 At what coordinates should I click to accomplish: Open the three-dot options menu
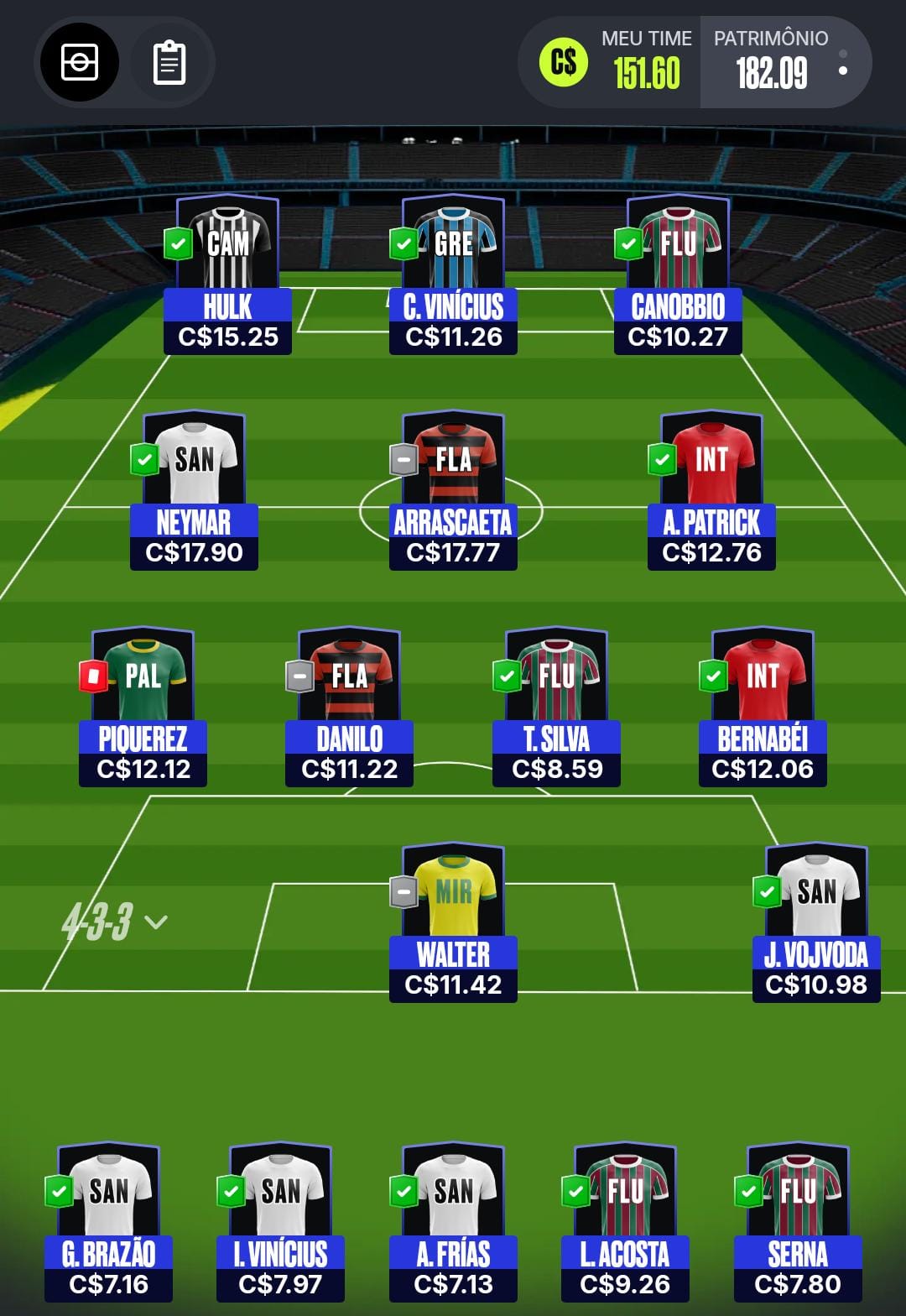coord(842,62)
